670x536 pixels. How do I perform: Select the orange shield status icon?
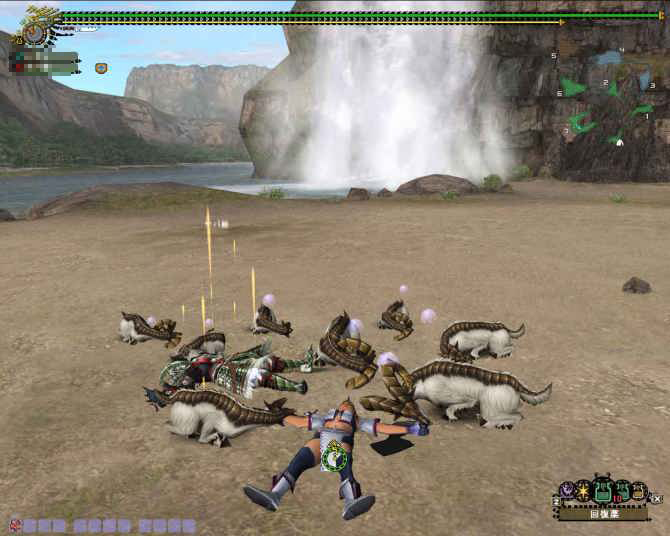coord(101,68)
